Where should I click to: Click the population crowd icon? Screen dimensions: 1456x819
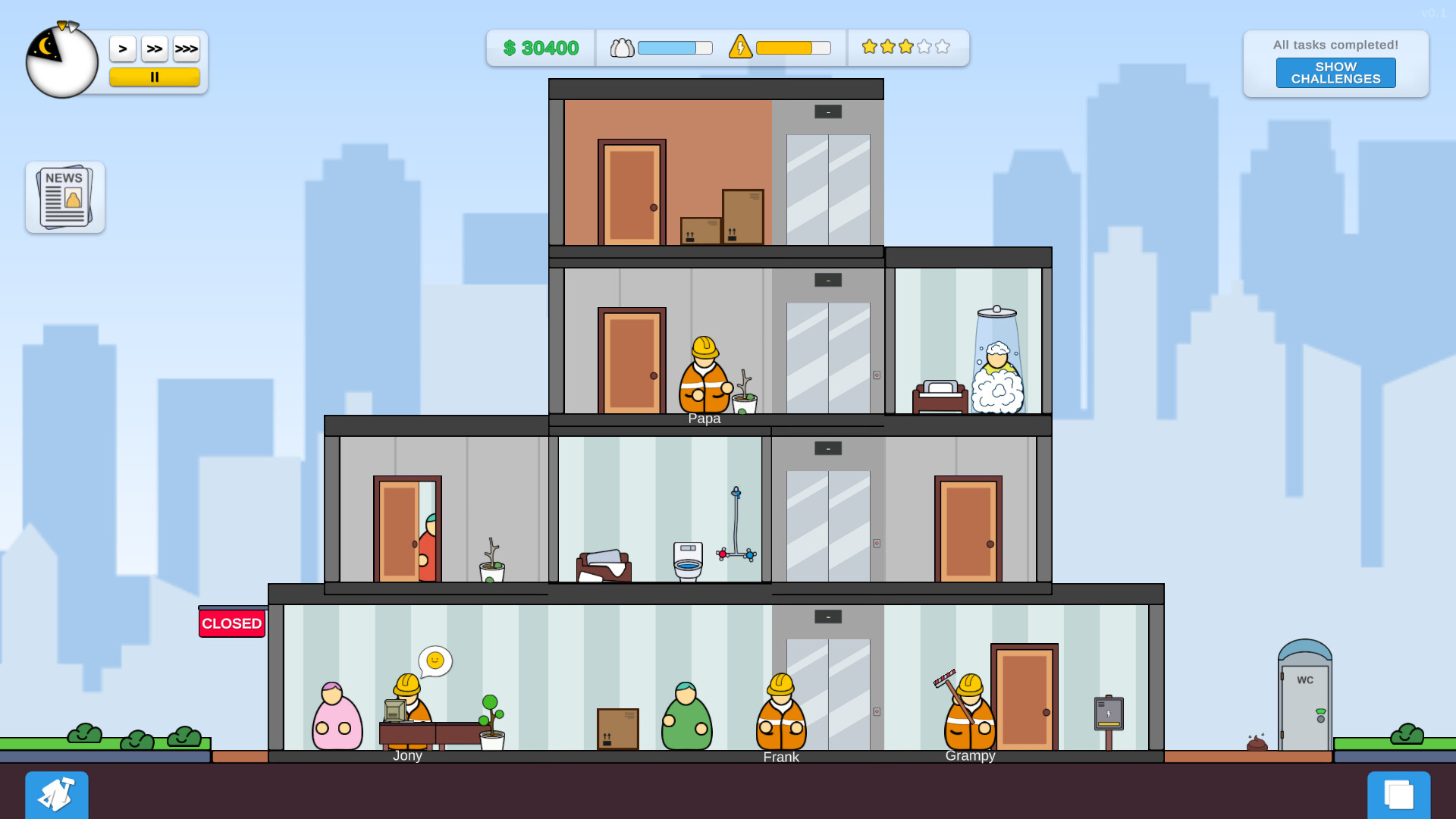(622, 47)
